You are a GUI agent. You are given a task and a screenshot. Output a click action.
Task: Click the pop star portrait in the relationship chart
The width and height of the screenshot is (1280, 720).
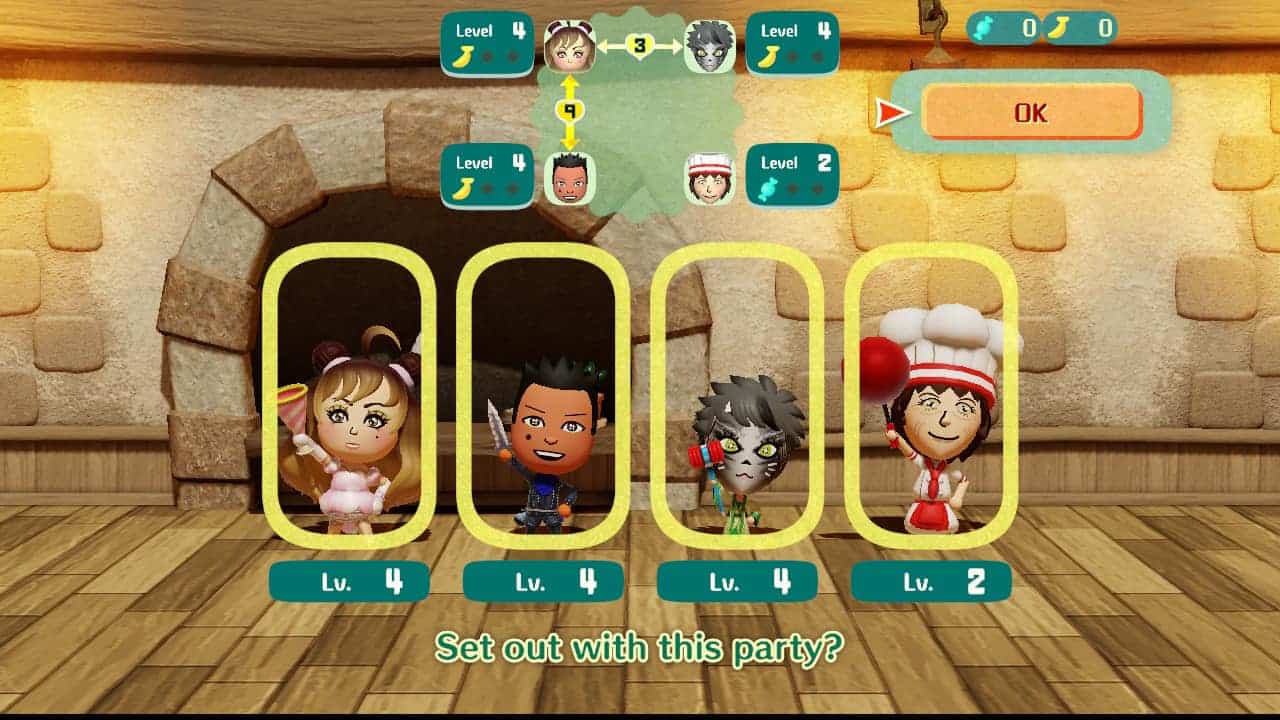pos(570,46)
